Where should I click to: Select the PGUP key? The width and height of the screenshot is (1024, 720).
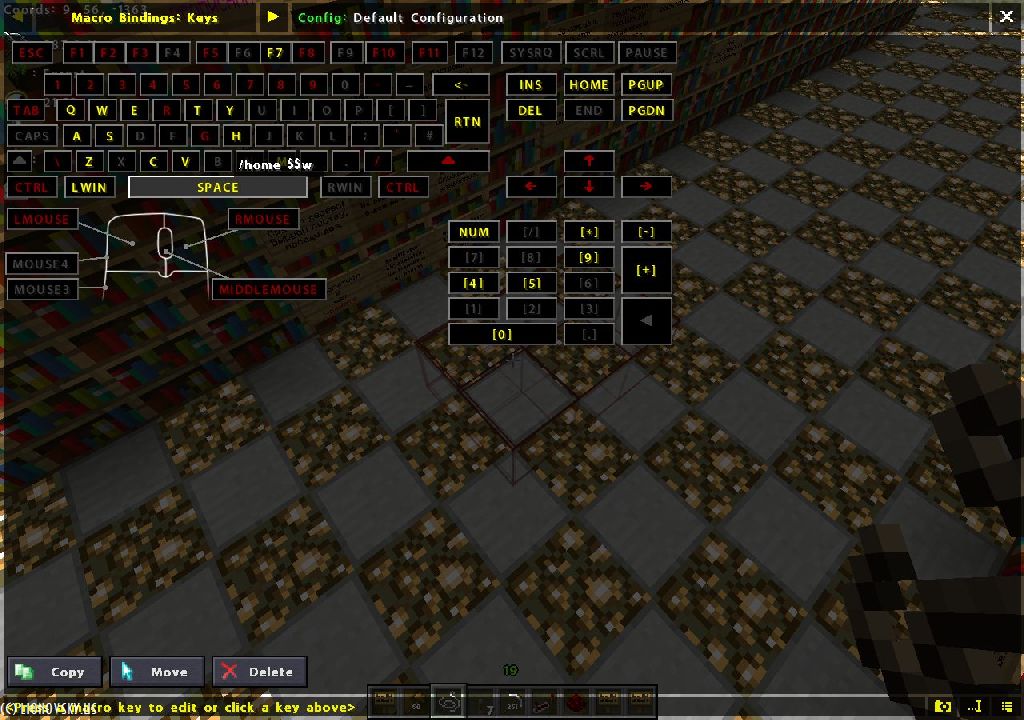point(645,85)
